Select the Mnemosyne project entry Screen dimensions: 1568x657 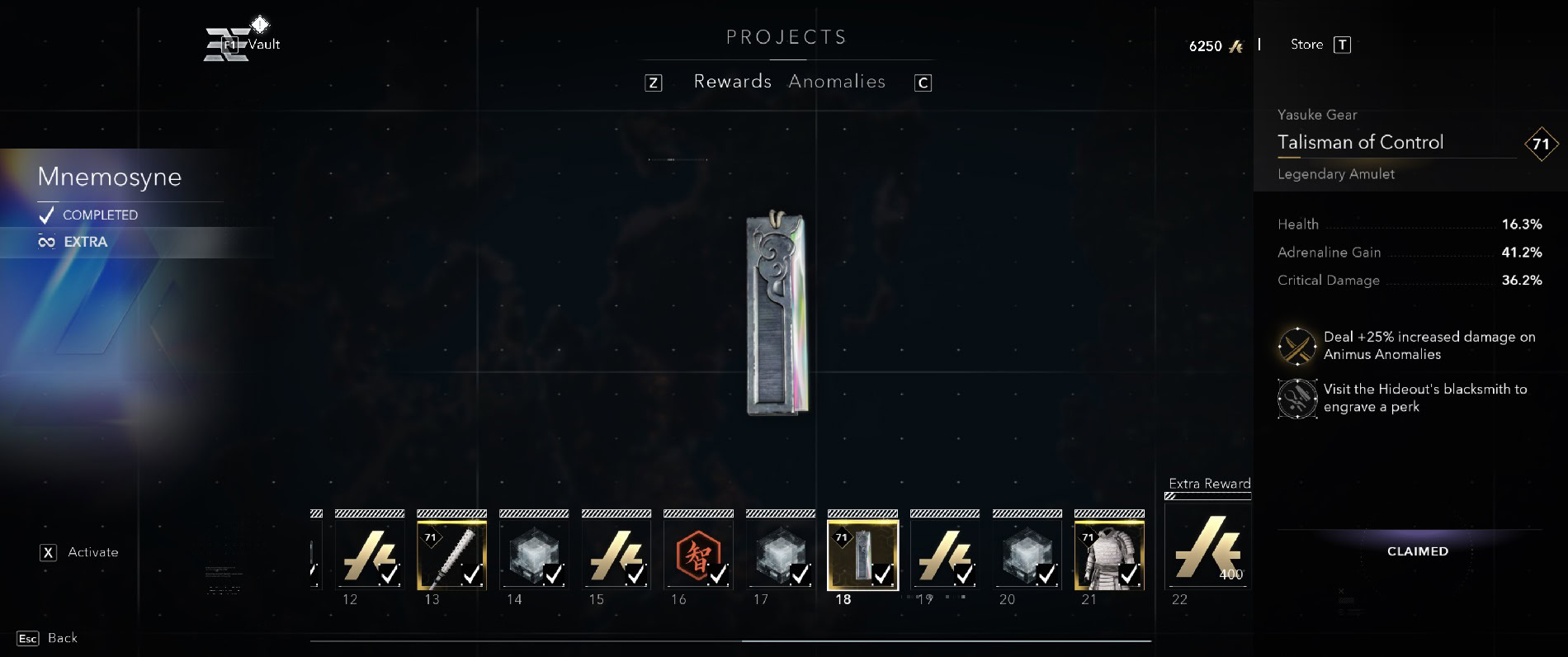pyautogui.click(x=110, y=177)
